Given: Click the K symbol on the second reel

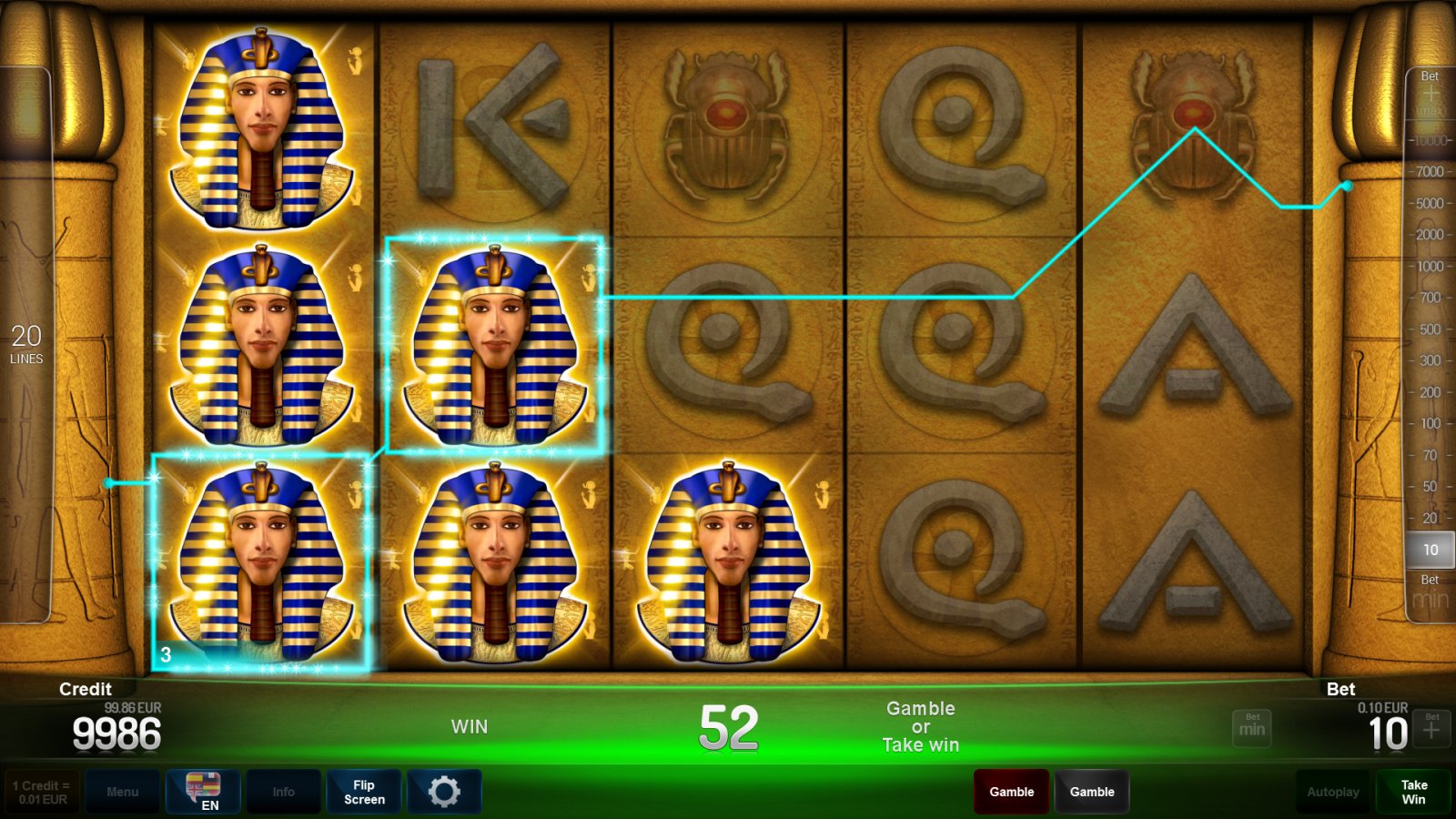Looking at the screenshot, I should pyautogui.click(x=491, y=127).
